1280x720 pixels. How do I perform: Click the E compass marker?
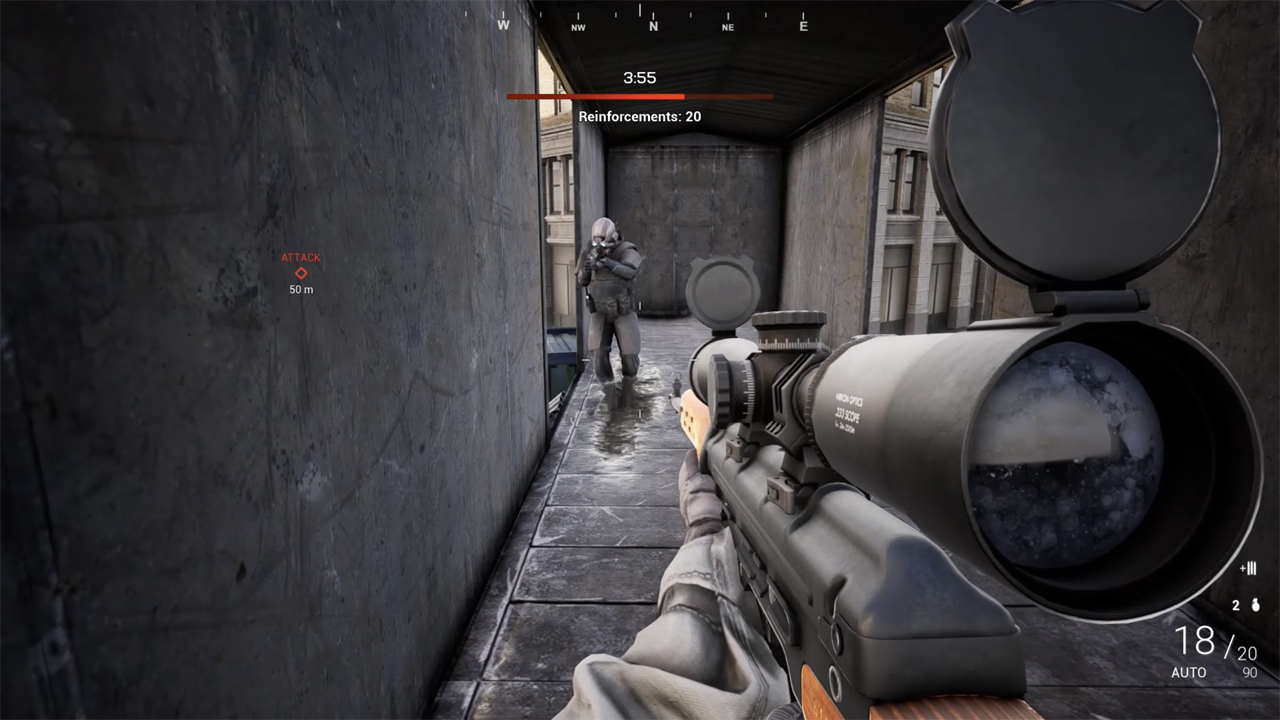[x=804, y=25]
